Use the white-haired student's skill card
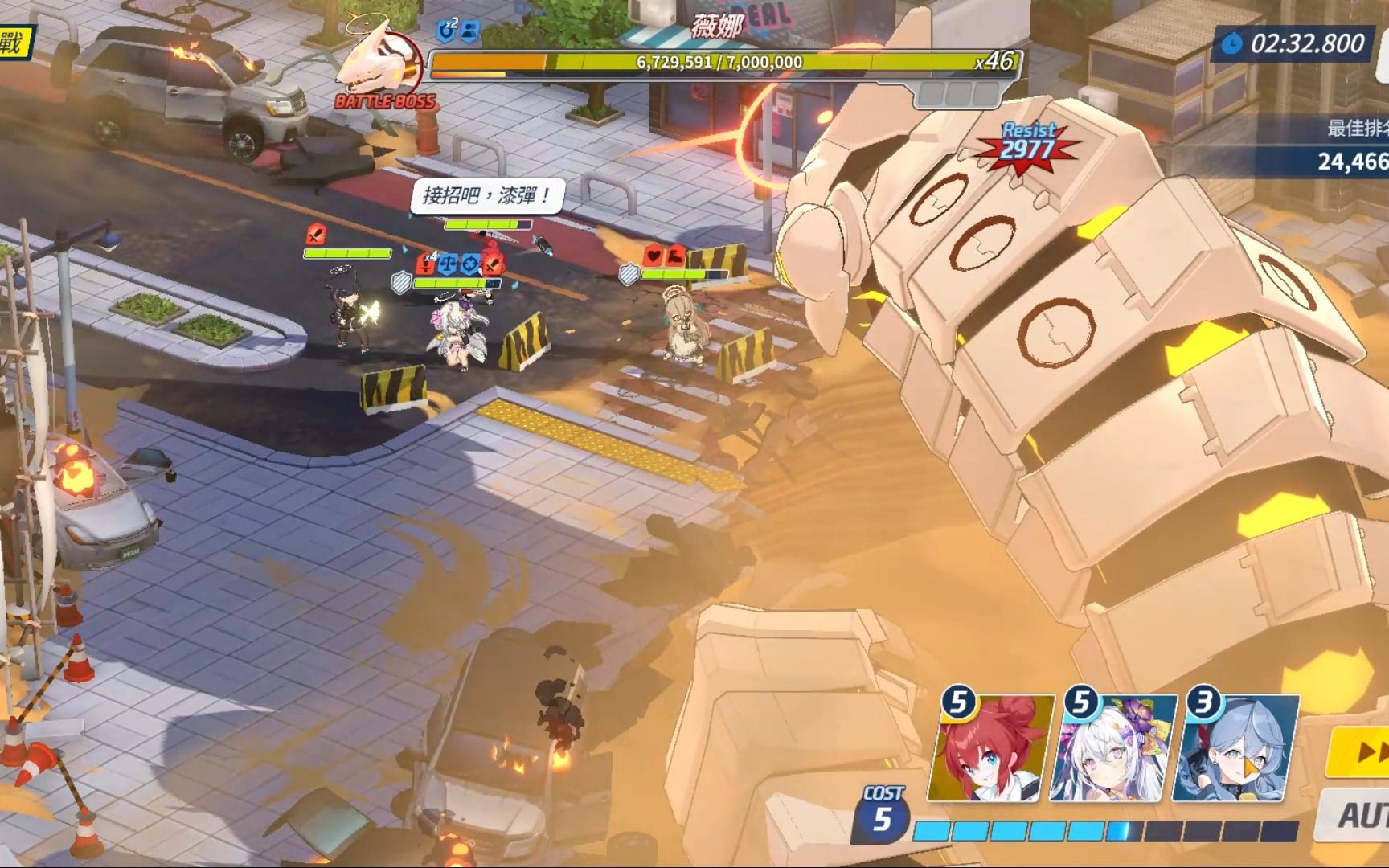The width and height of the screenshot is (1389, 868). pyautogui.click(x=1113, y=750)
